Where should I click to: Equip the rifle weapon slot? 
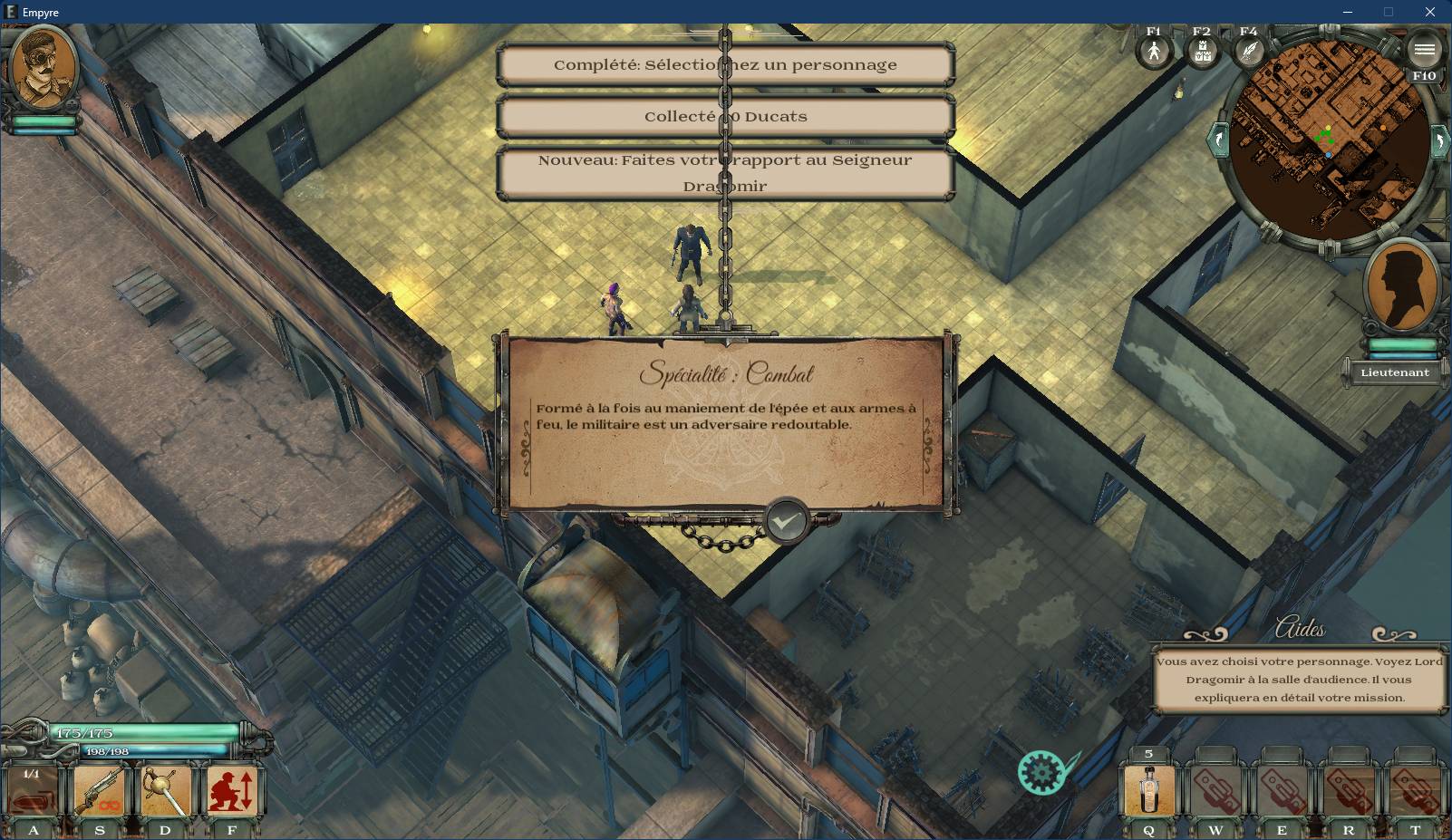pos(100,790)
